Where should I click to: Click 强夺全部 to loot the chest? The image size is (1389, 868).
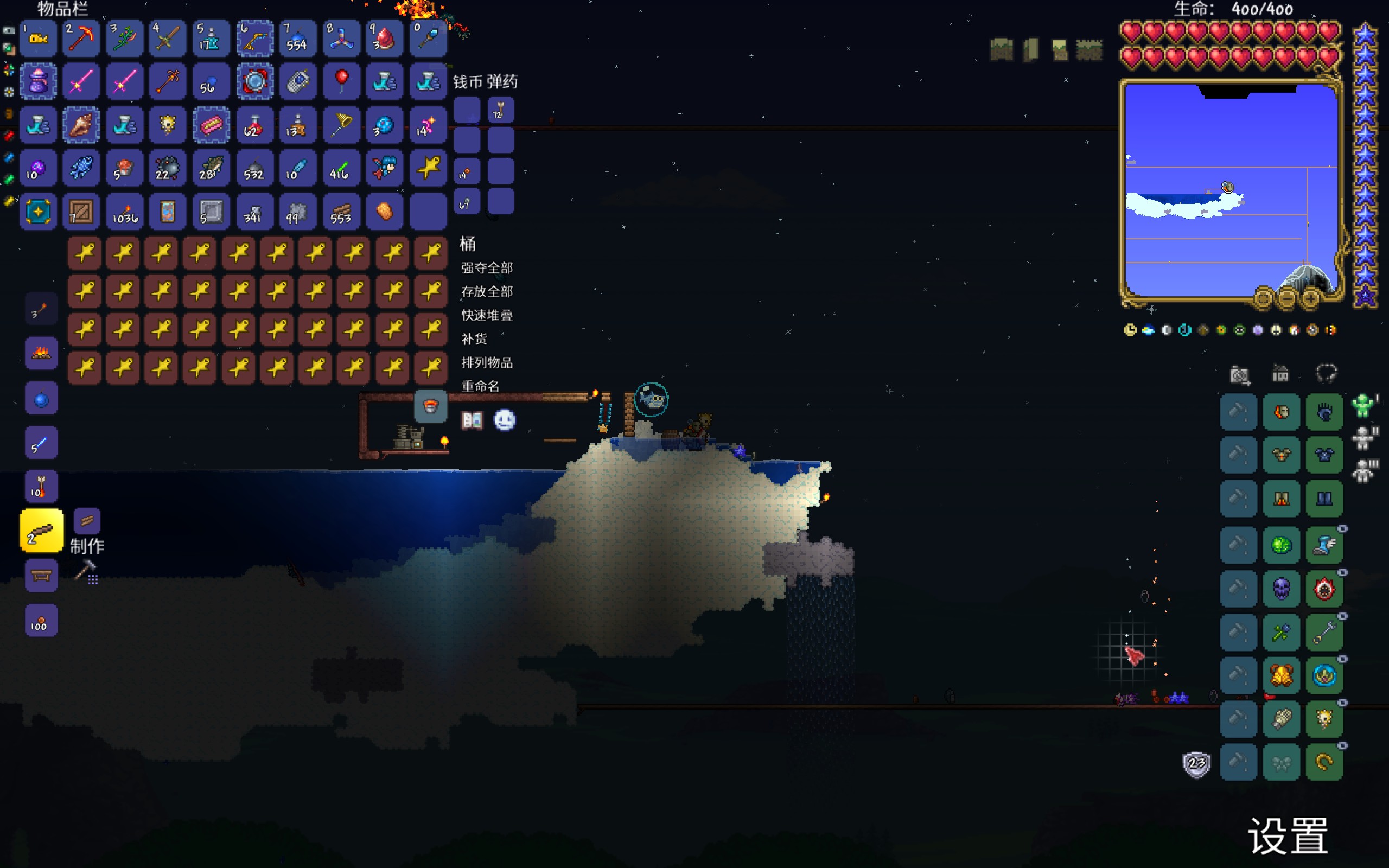point(487,267)
